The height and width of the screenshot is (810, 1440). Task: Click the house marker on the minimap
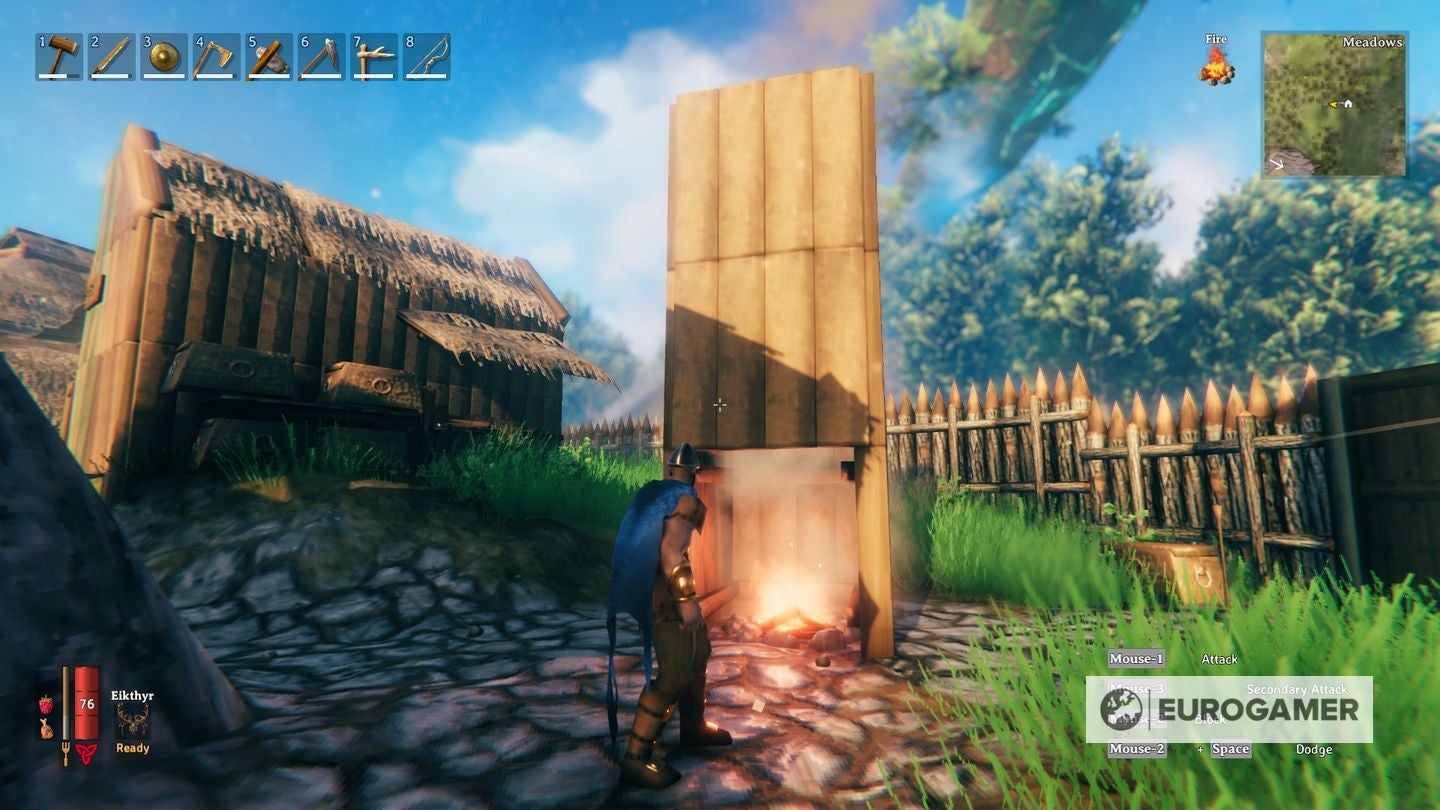[x=1349, y=105]
